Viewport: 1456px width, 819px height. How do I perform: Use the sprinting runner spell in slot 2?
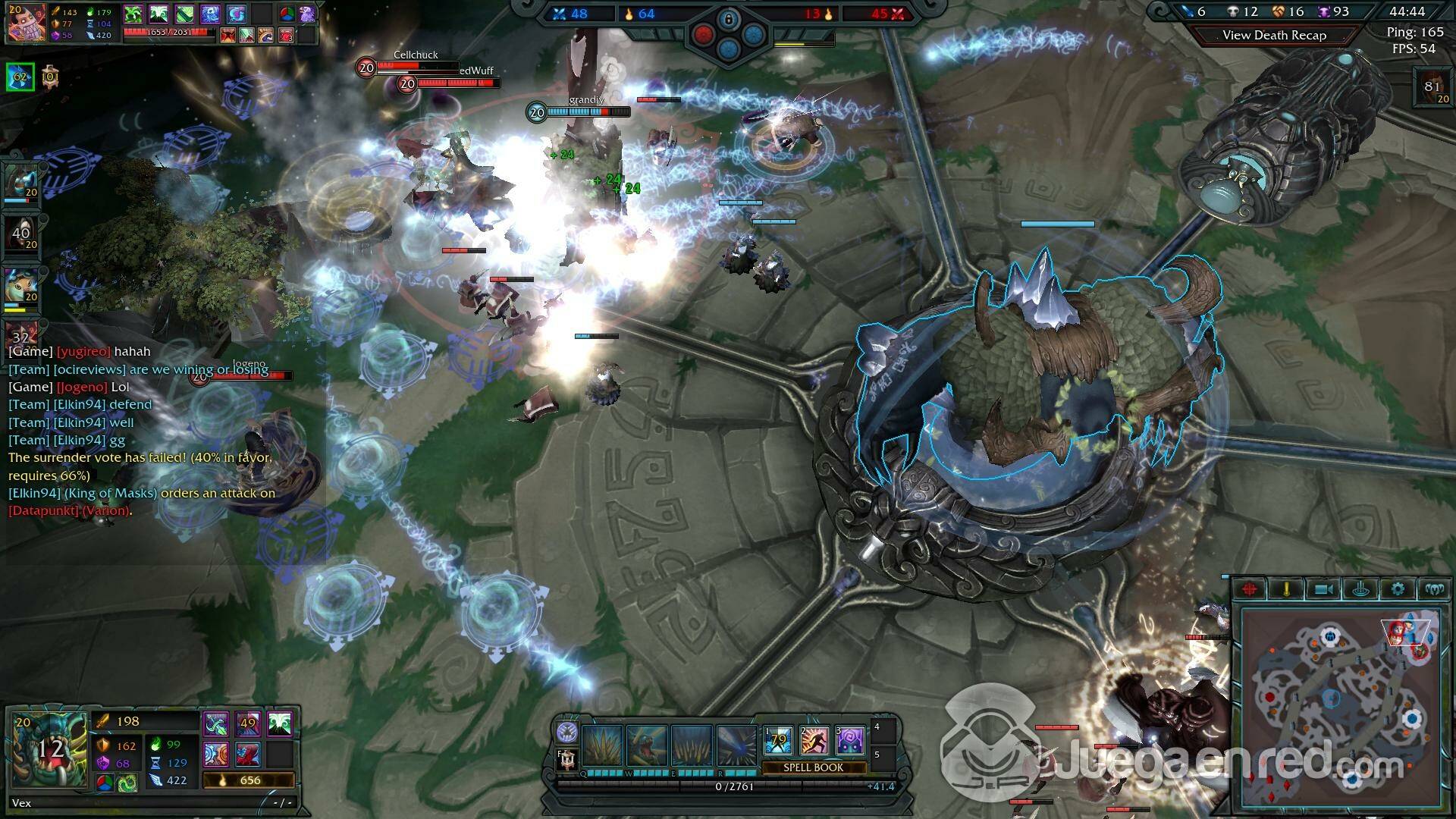coord(814,741)
